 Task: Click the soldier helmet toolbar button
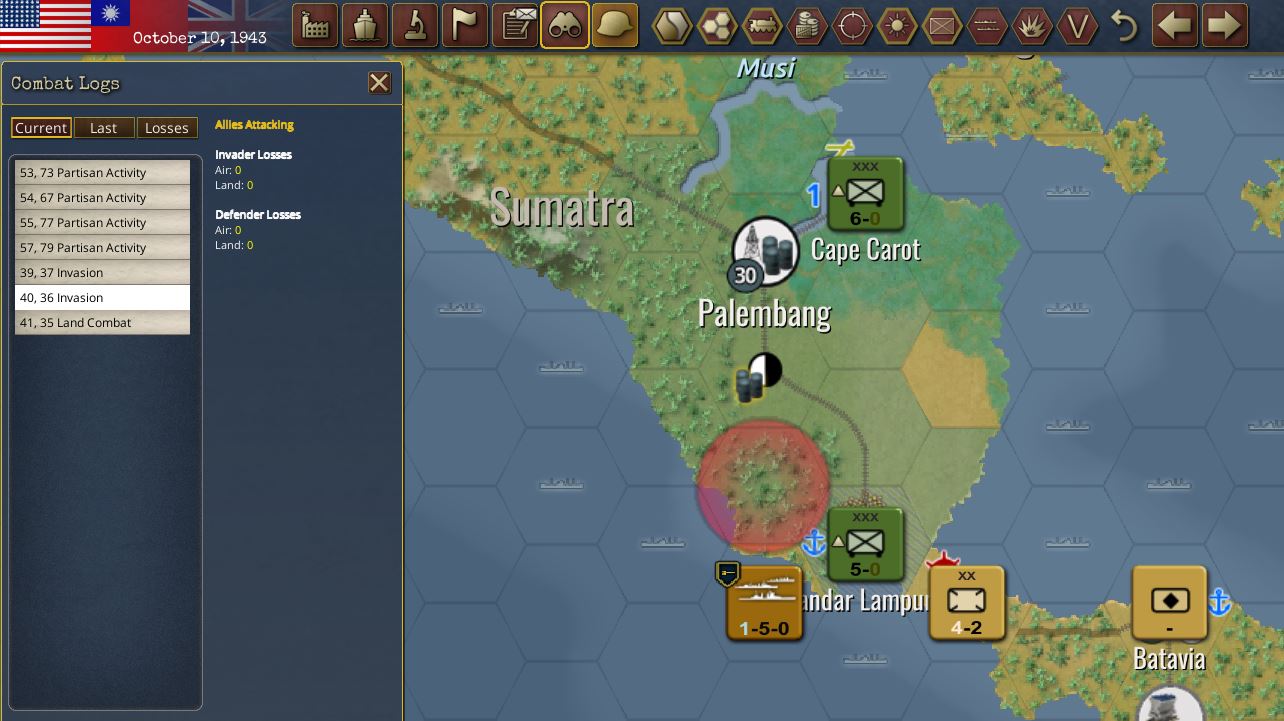click(615, 26)
